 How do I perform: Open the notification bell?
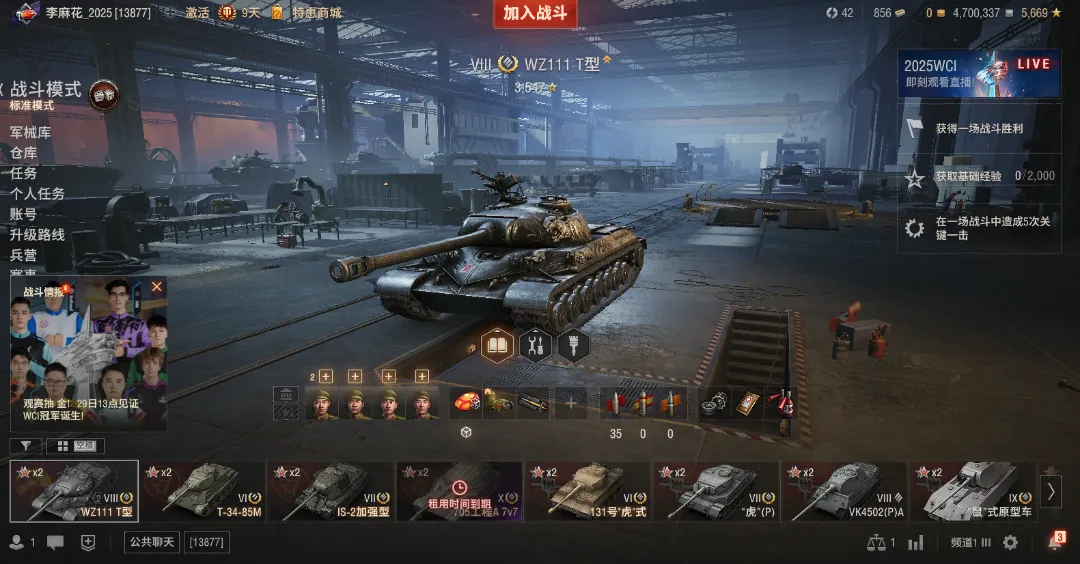tap(1054, 542)
